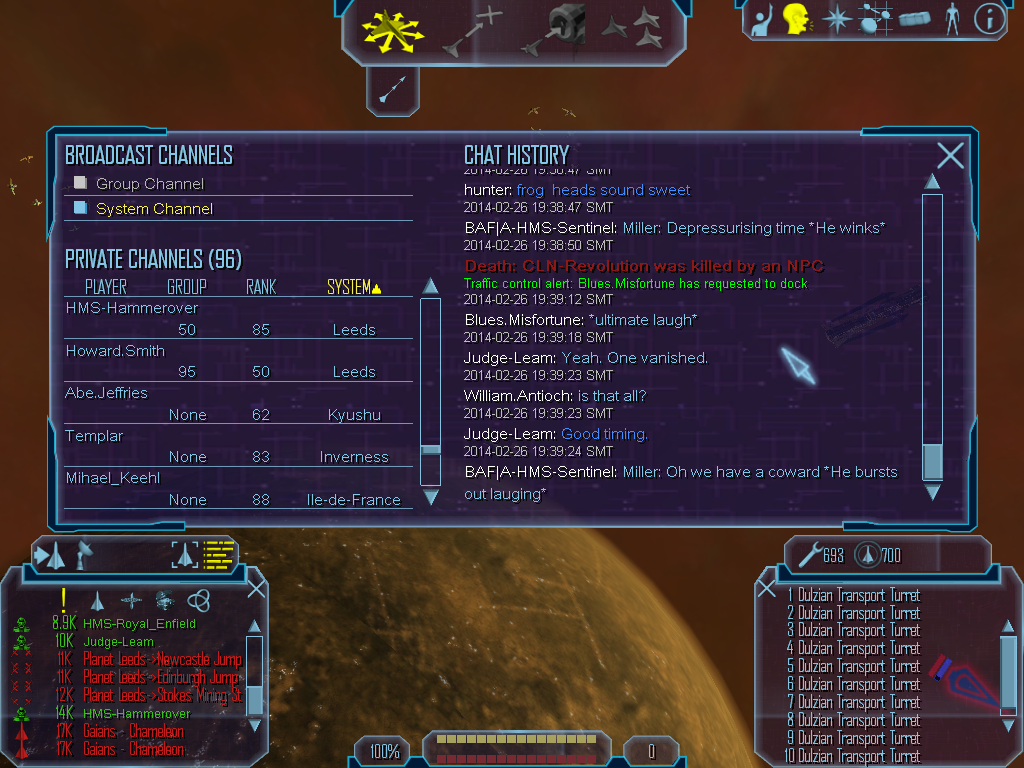Select weapon 1 Dulzian Transport Turret
Viewport: 1024px width, 768px height.
[853, 596]
